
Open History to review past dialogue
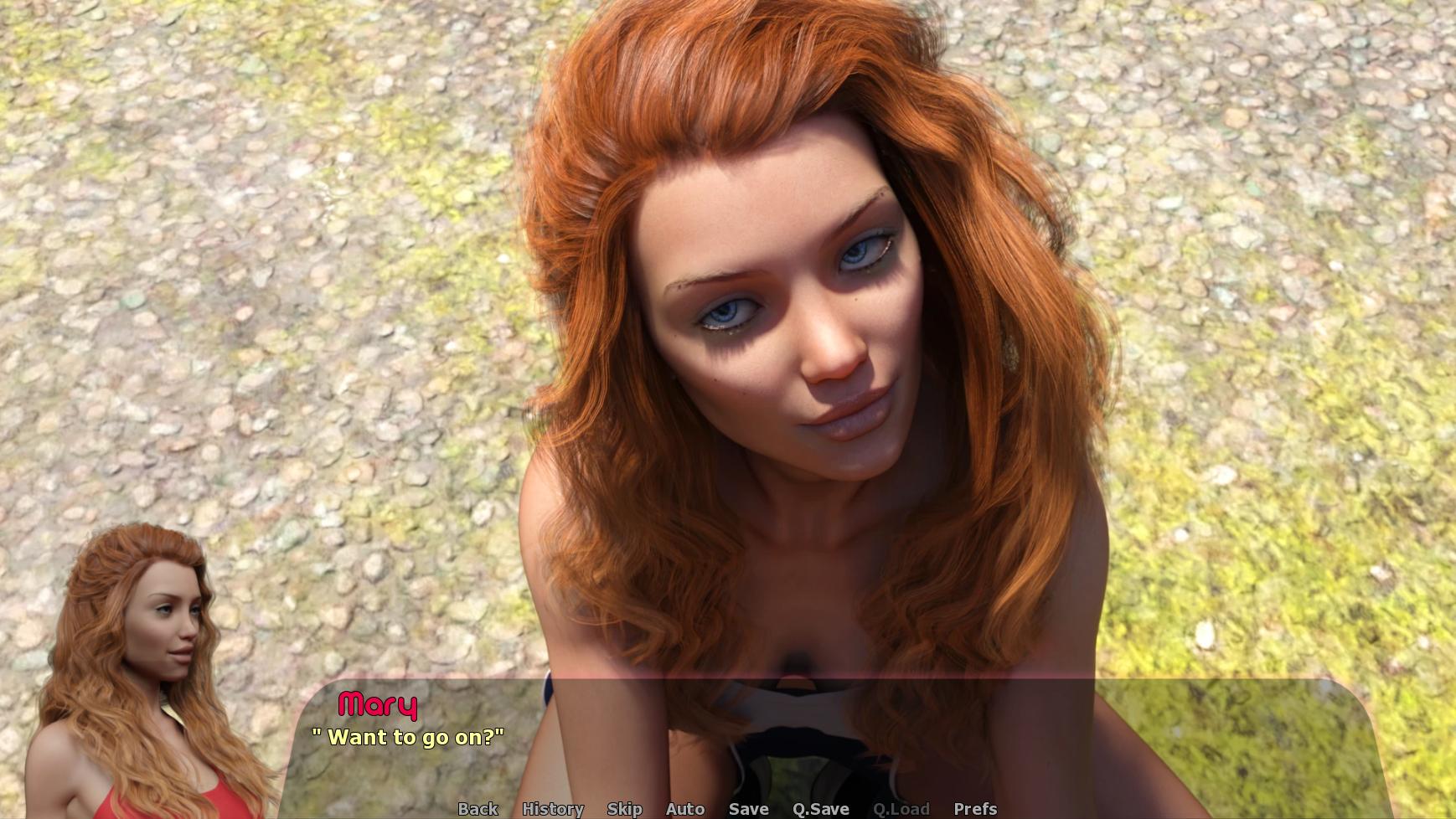click(553, 809)
